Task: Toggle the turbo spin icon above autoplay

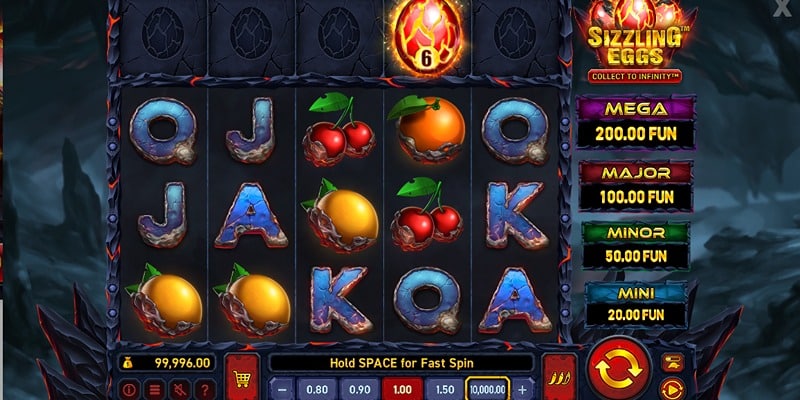Action: click(673, 362)
